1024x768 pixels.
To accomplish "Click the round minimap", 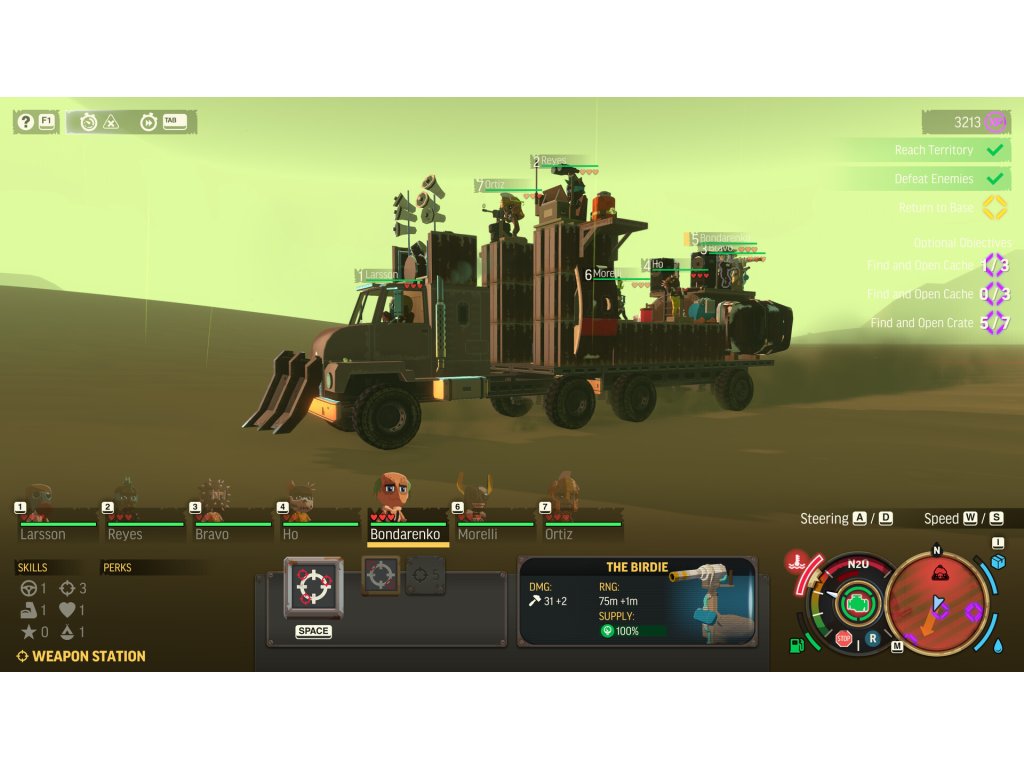I will 937,603.
